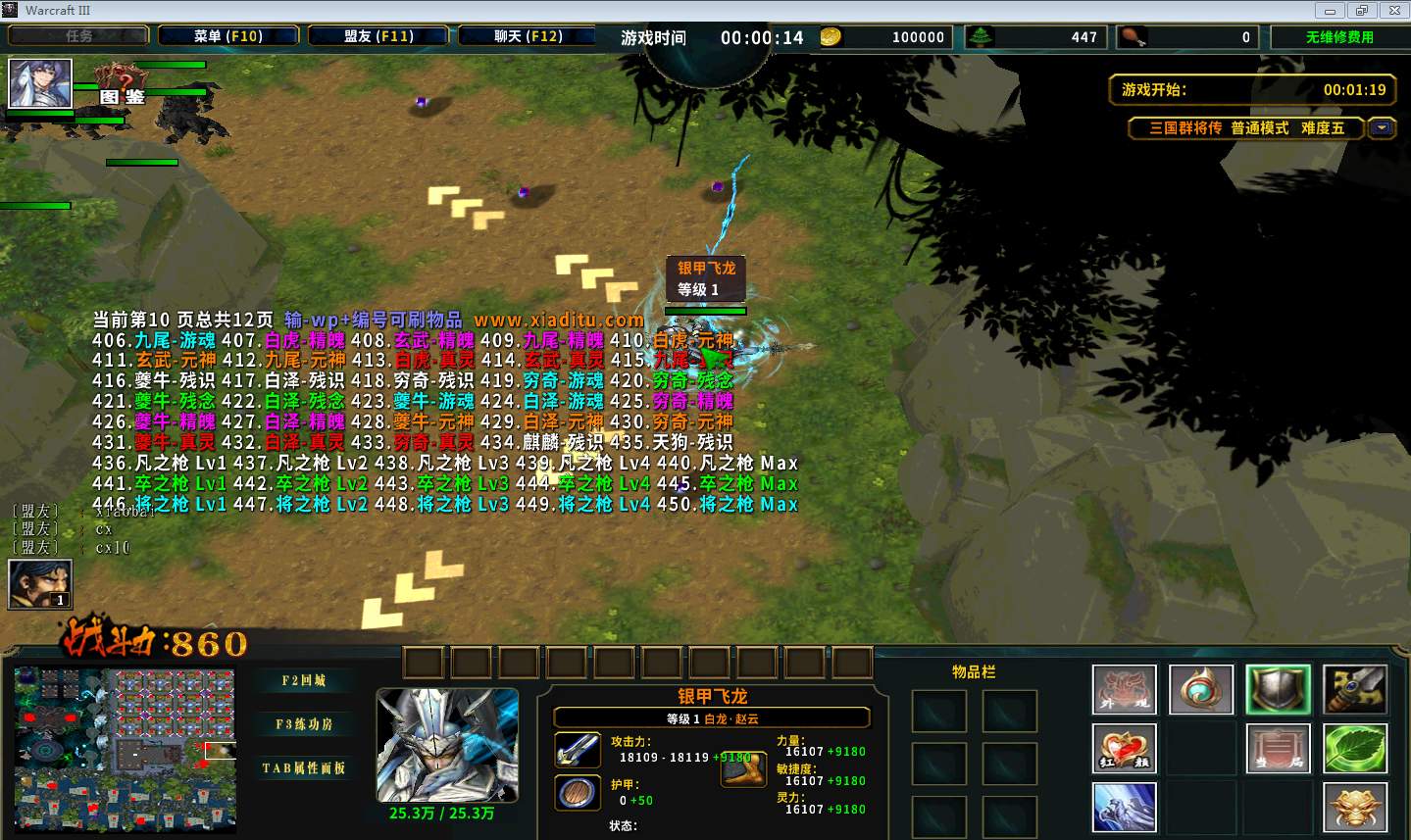
Task: Open the 图鉴 codex icon
Action: [x=124, y=86]
